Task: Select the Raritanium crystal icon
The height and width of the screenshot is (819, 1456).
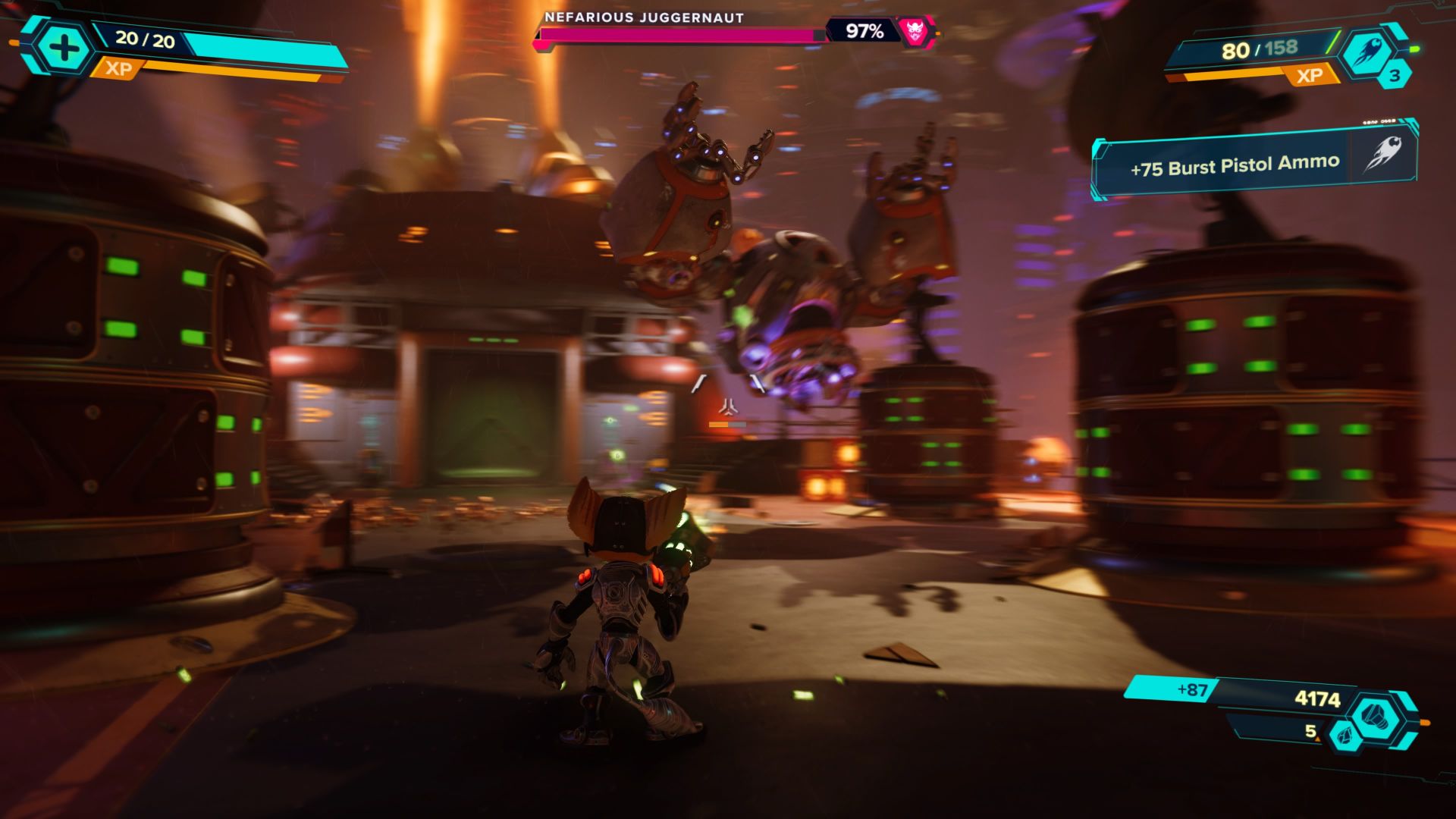Action: tap(1345, 737)
